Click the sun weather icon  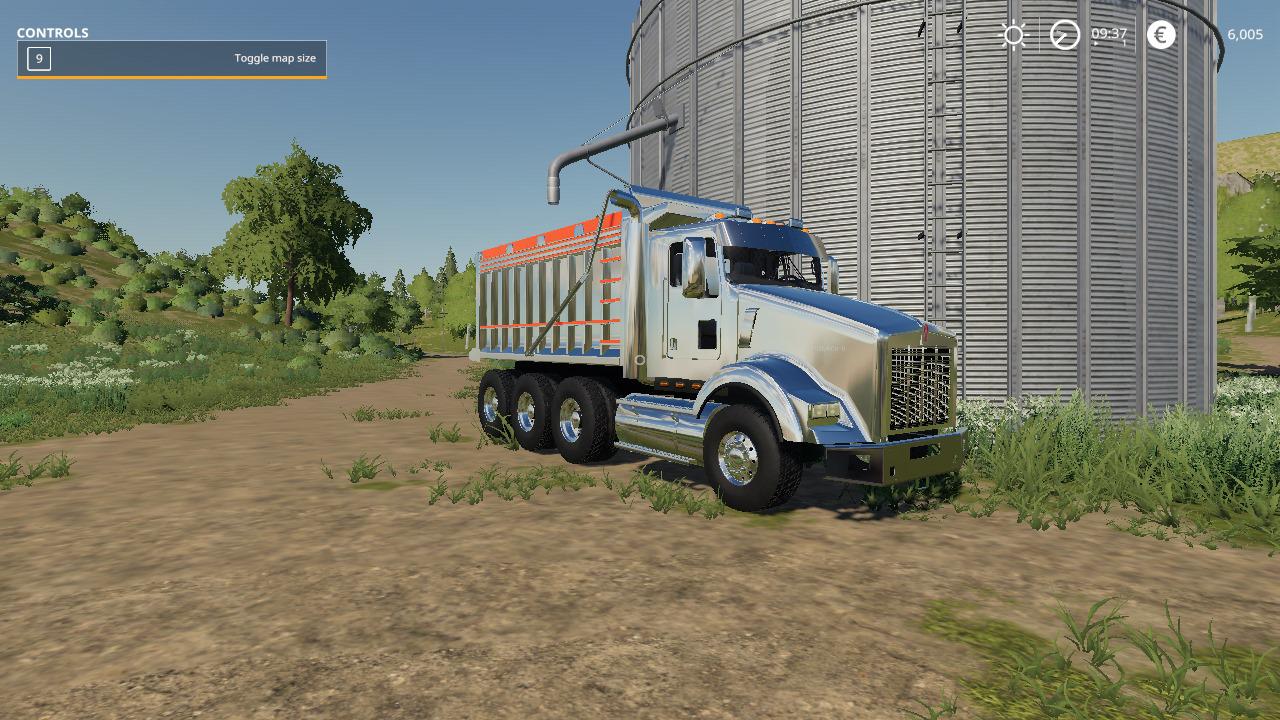[x=1013, y=36]
